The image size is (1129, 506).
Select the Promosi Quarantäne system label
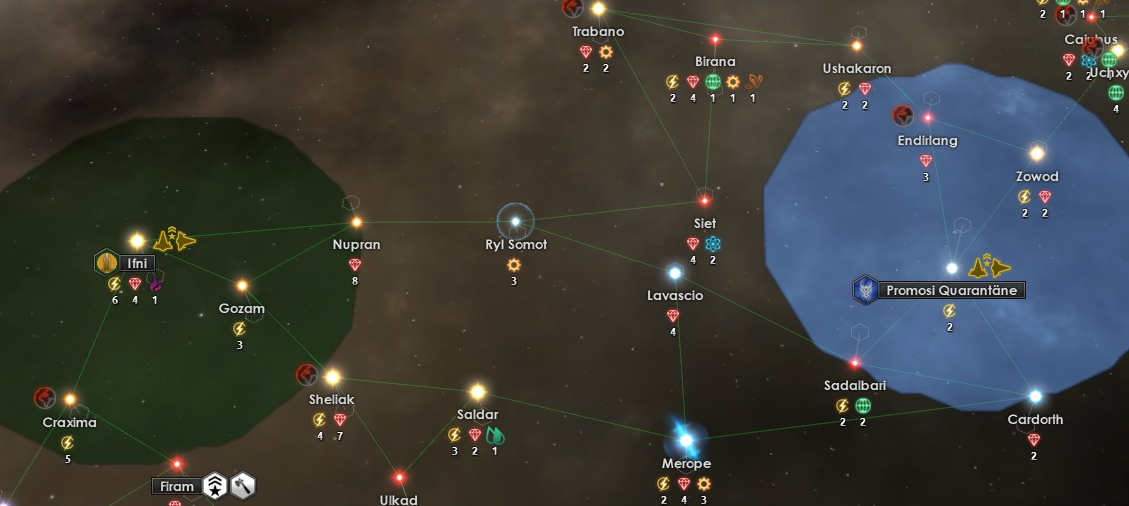pos(950,291)
